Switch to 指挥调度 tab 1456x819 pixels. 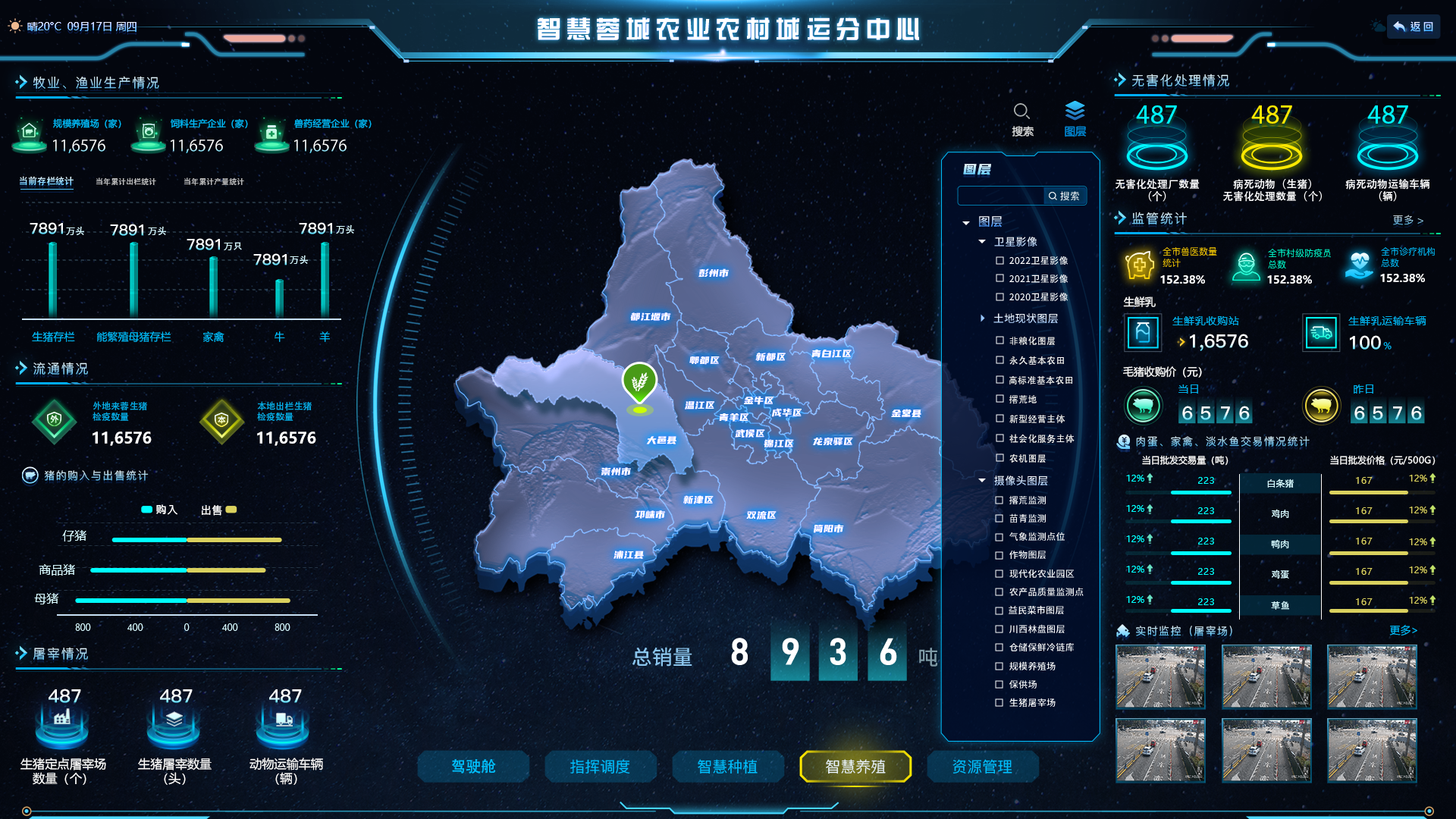click(x=600, y=767)
